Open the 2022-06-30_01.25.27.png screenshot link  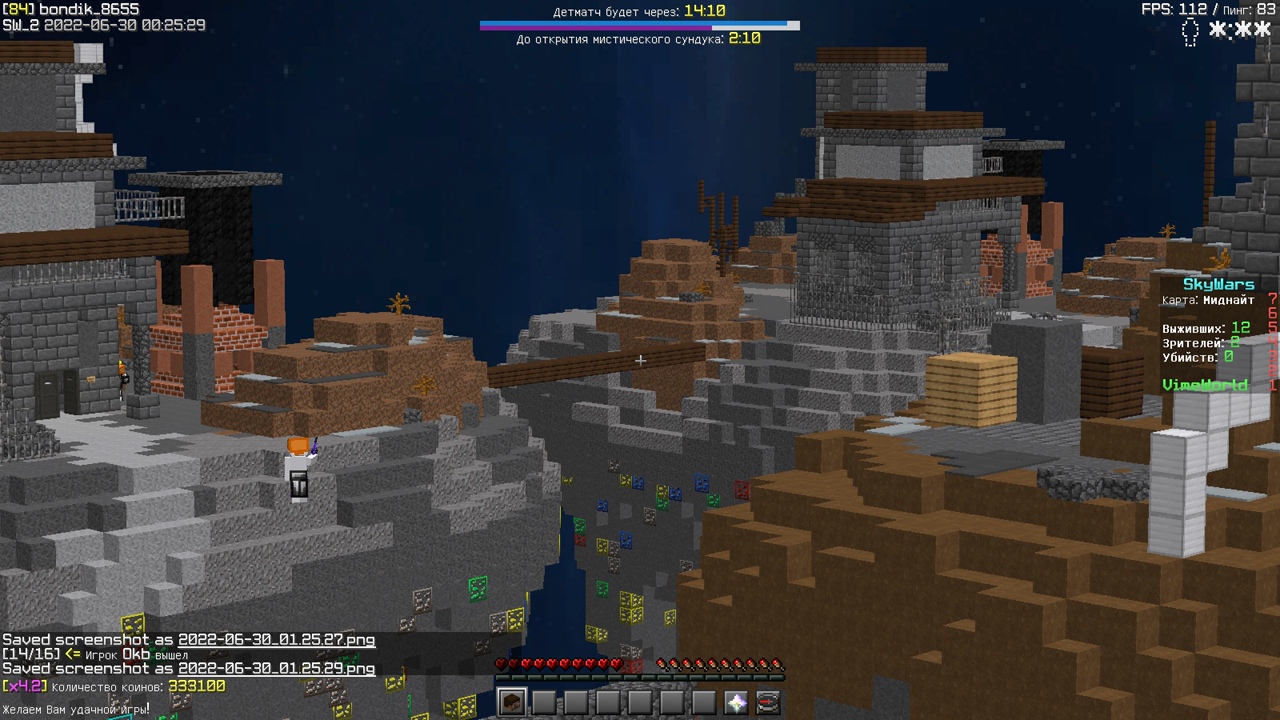277,640
